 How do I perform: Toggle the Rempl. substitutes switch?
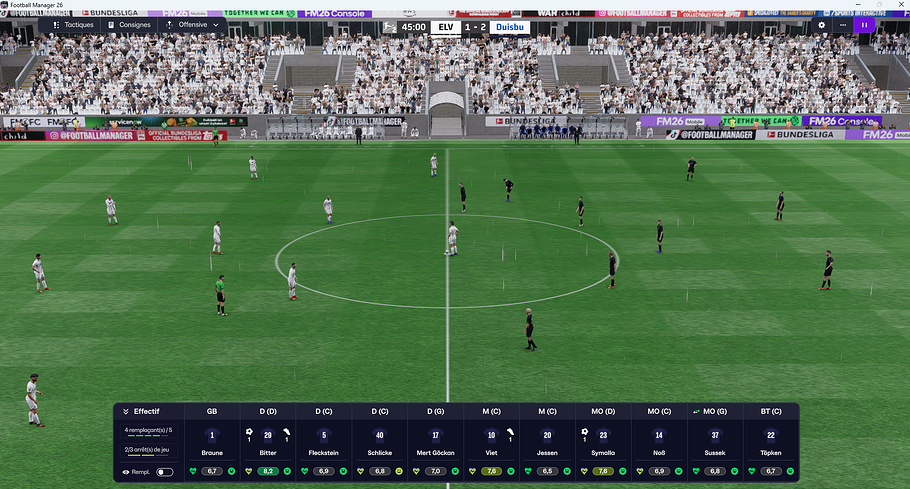pos(165,471)
